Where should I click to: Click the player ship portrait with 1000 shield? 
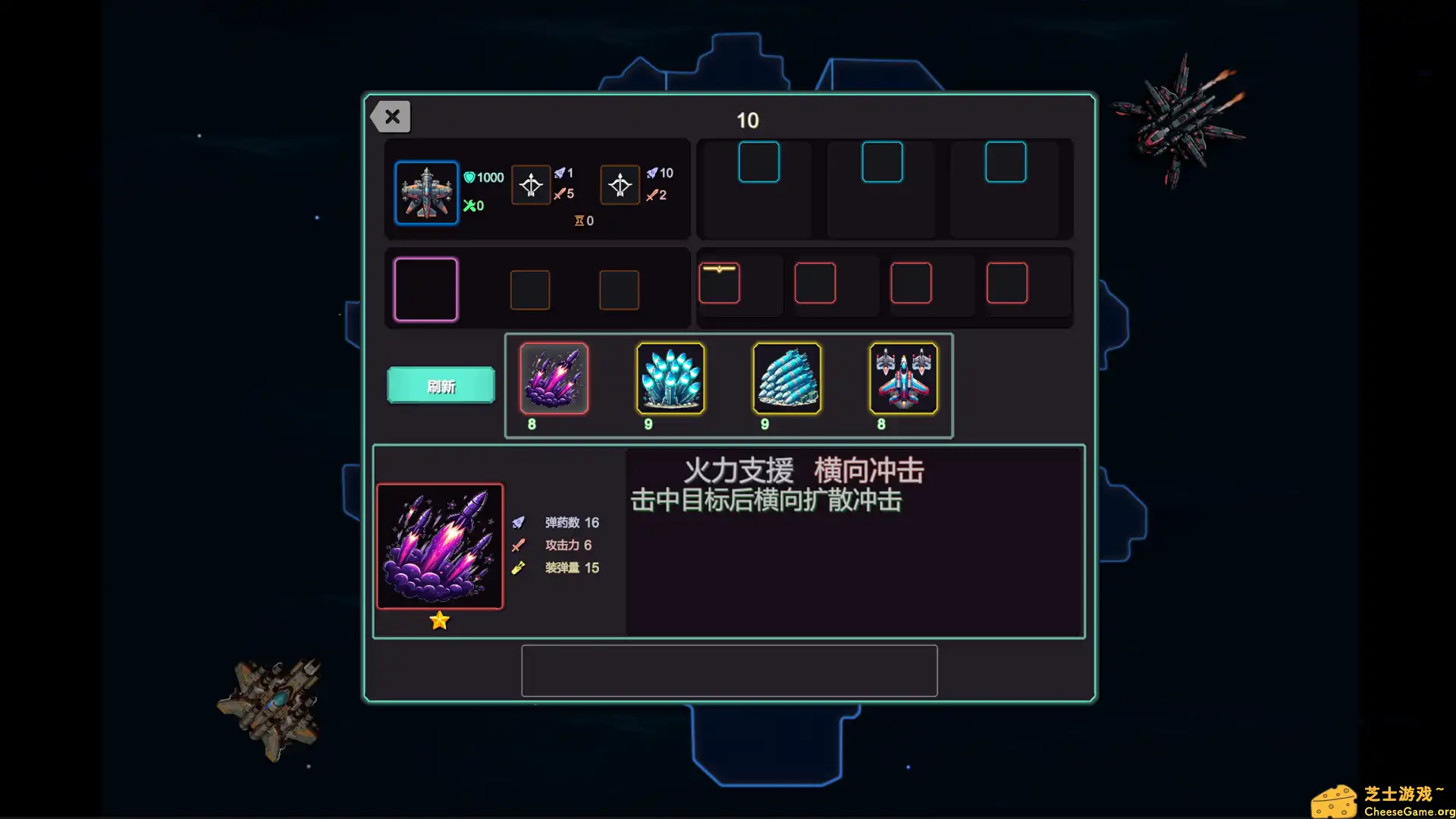(426, 193)
